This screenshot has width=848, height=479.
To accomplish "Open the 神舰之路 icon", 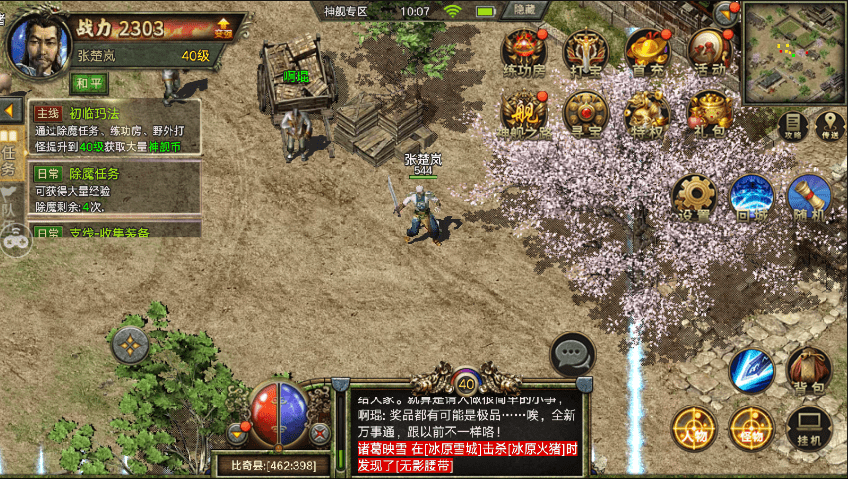I will pos(524,112).
